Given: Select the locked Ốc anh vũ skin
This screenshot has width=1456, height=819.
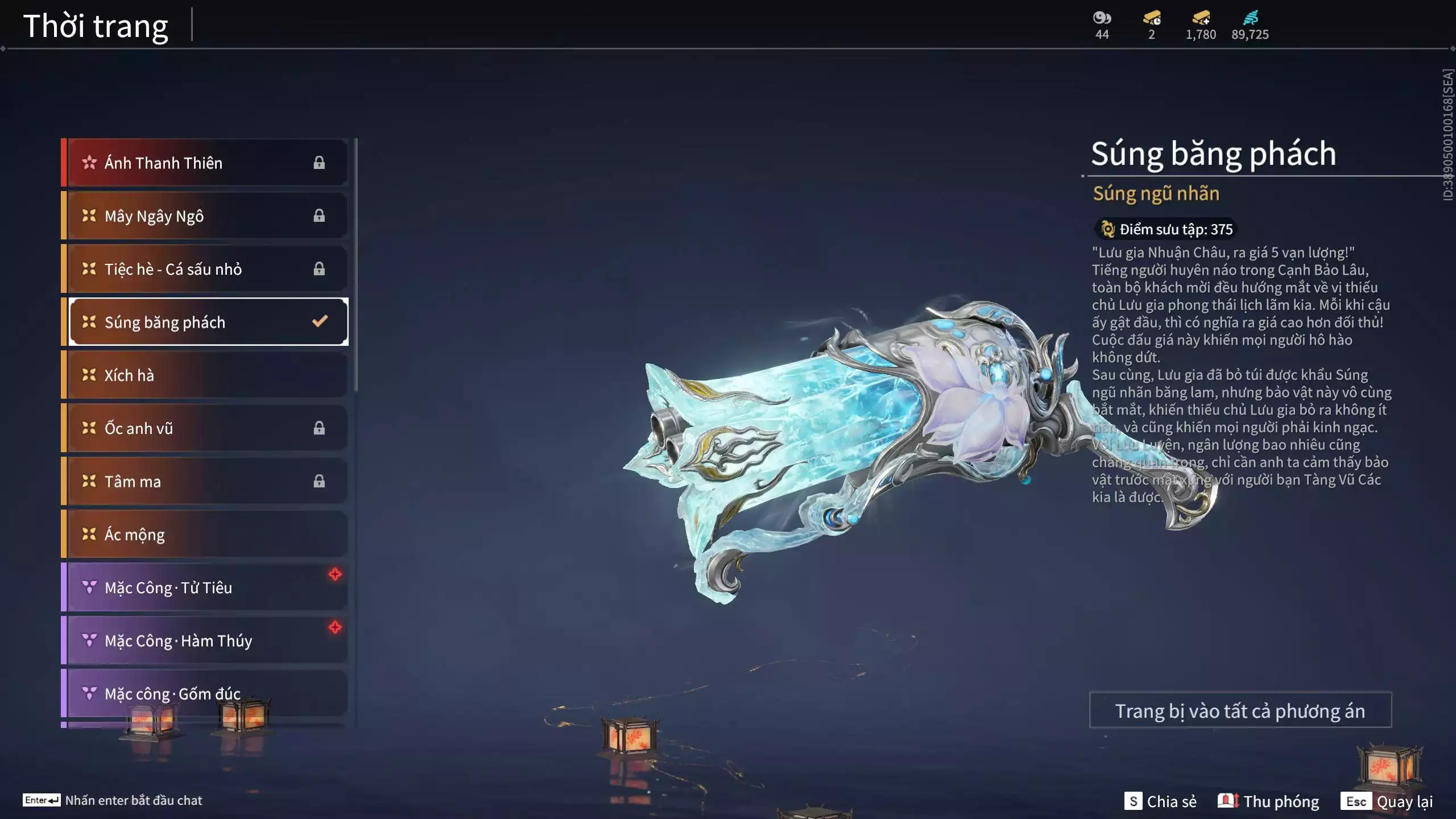Looking at the screenshot, I should pyautogui.click(x=205, y=428).
